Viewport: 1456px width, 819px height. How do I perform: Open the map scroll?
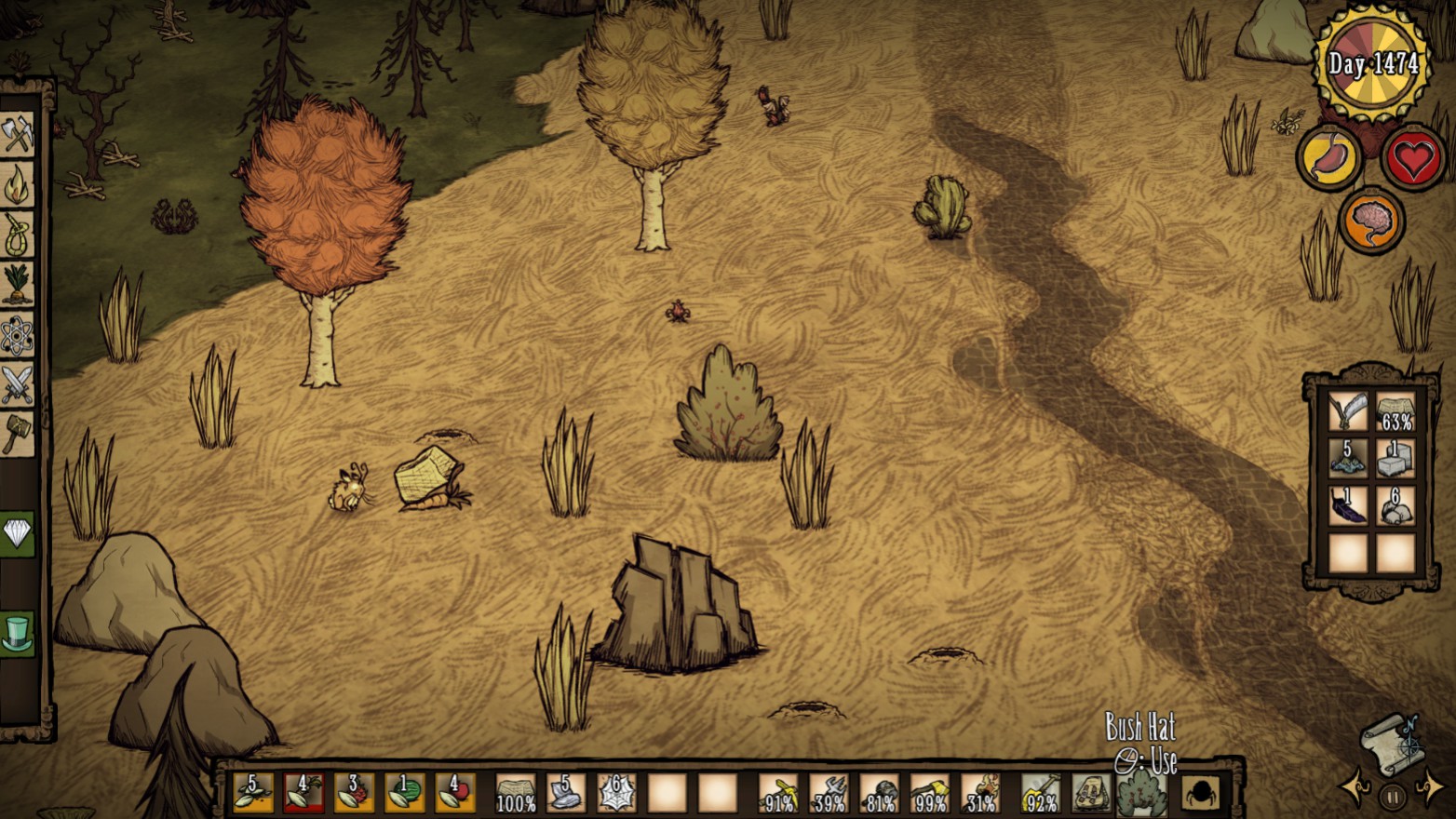click(1390, 744)
